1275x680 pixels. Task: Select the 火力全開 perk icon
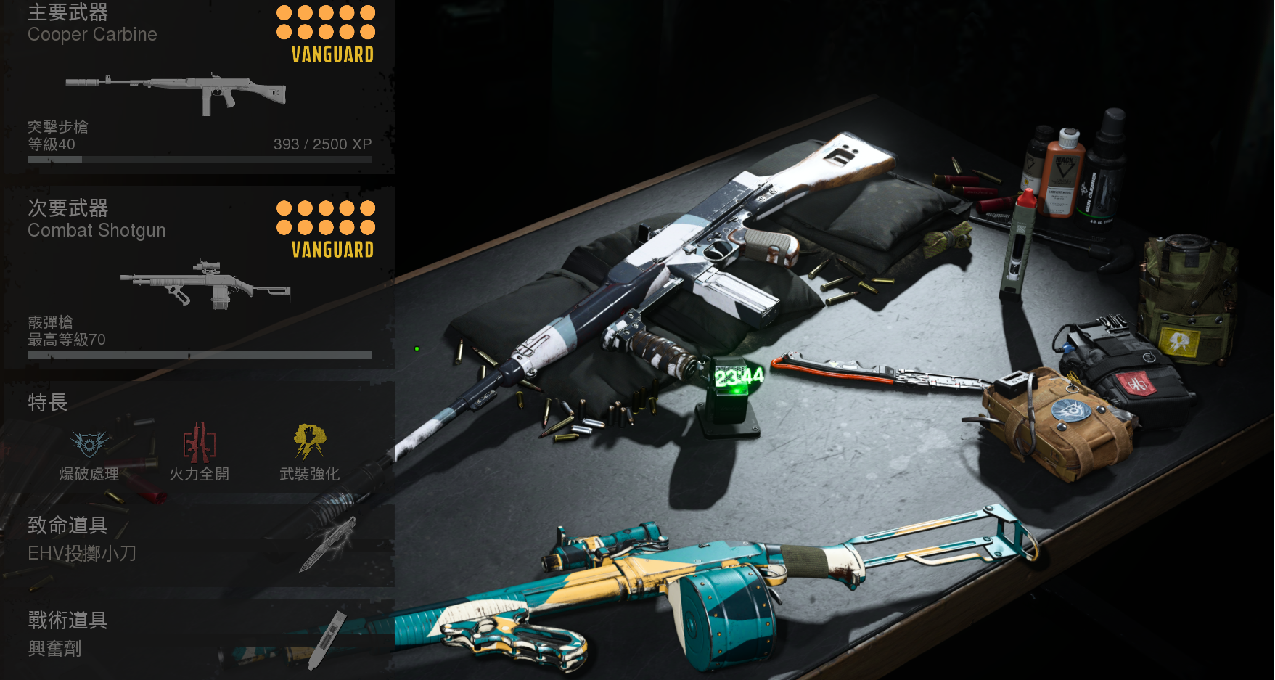pos(199,442)
